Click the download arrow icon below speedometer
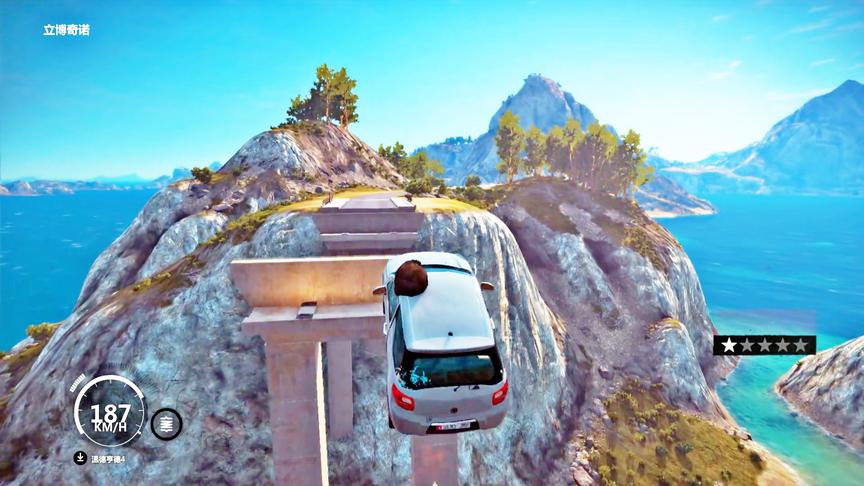This screenshot has height=486, width=864. [x=80, y=458]
